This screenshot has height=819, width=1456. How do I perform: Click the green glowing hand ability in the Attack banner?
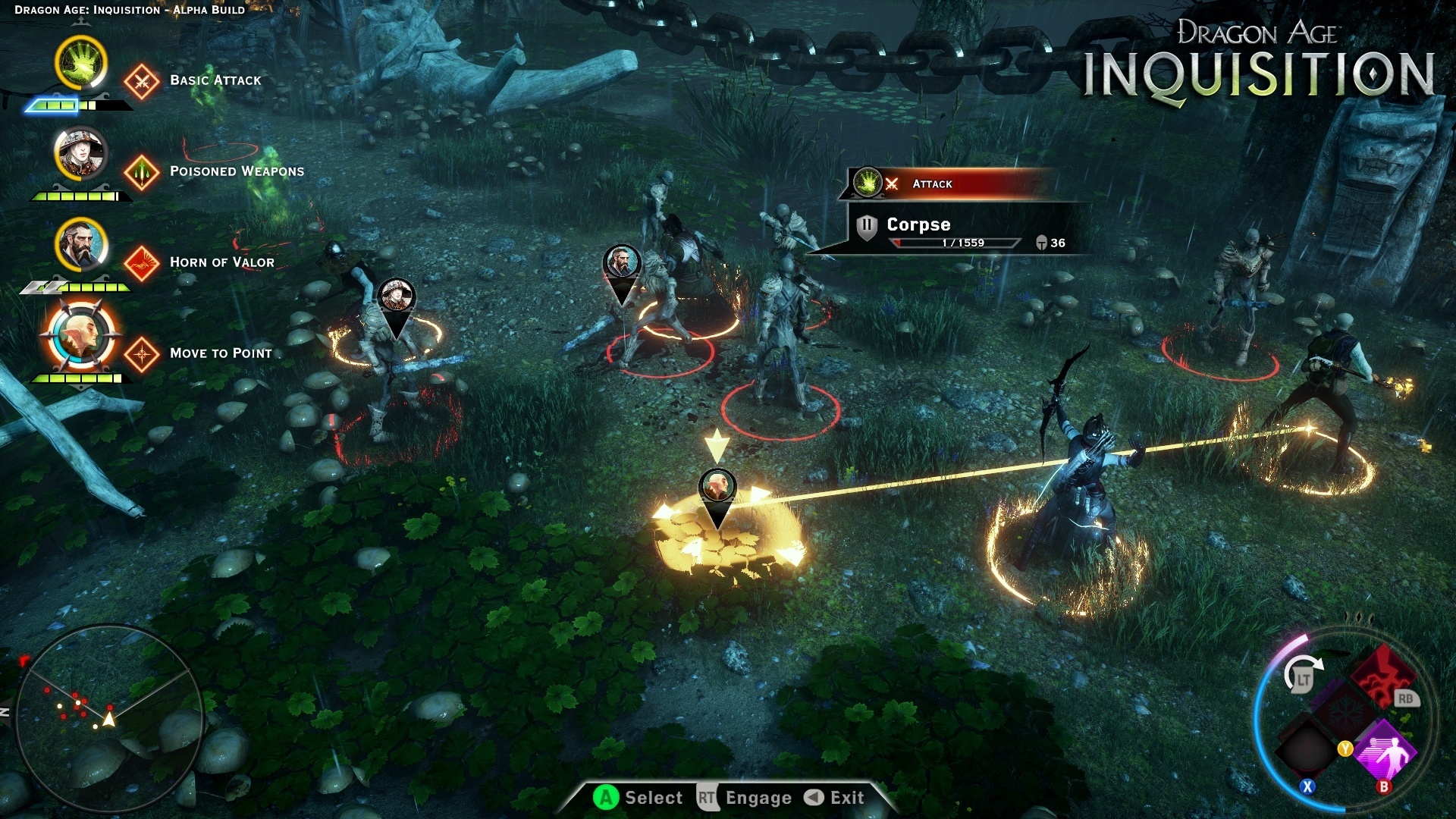click(x=868, y=182)
